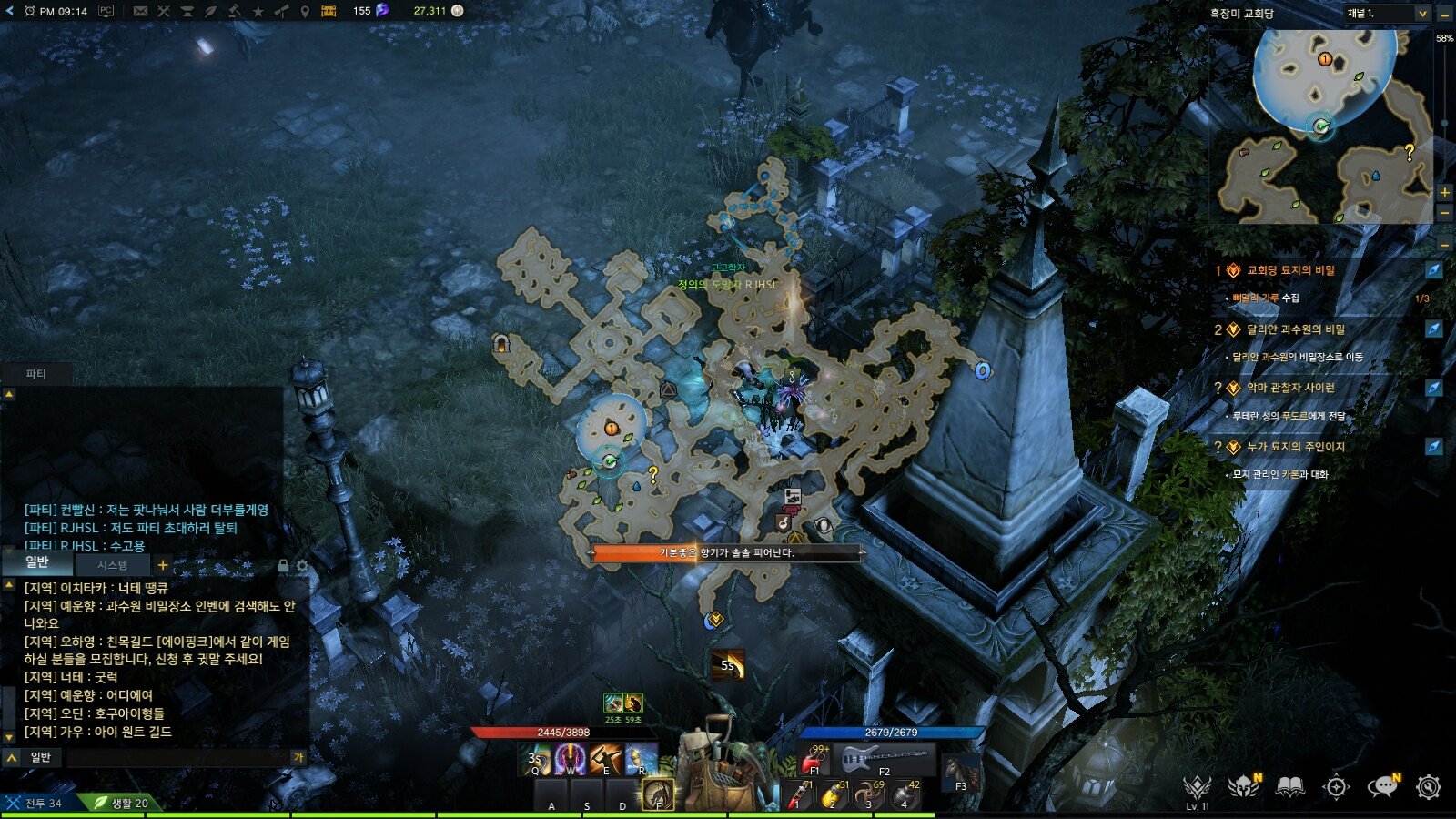1456x819 pixels.
Task: Activate the E skill on the hotbar
Action: tap(605, 758)
